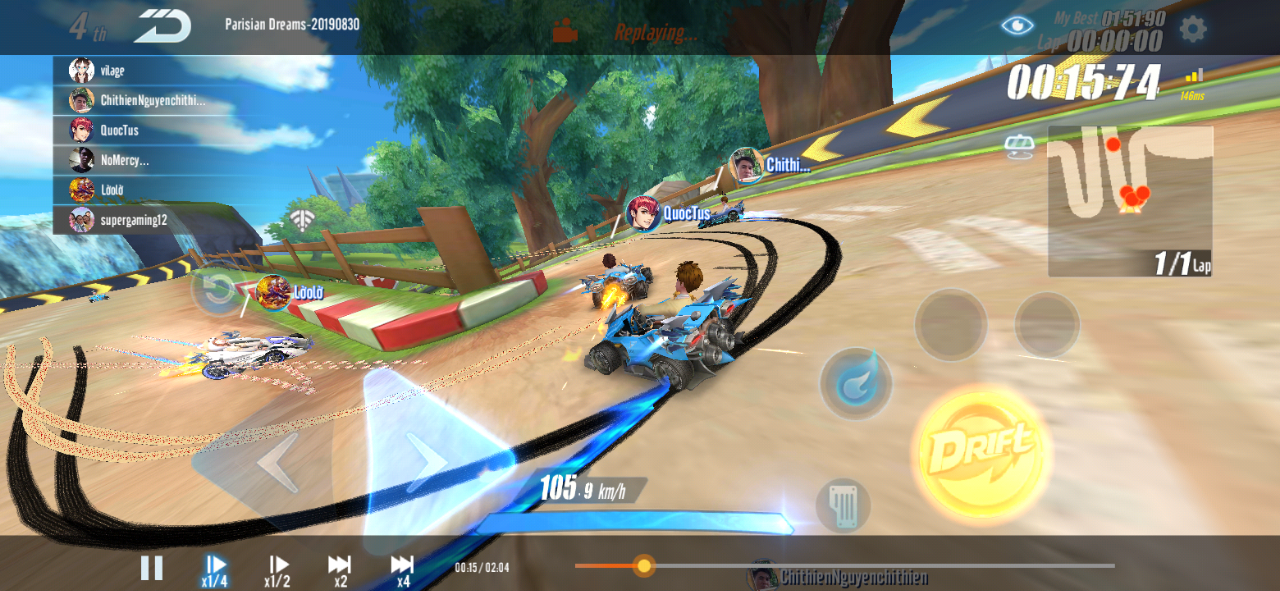This screenshot has height=591, width=1280.
Task: Click the track minimap
Action: (1129, 200)
